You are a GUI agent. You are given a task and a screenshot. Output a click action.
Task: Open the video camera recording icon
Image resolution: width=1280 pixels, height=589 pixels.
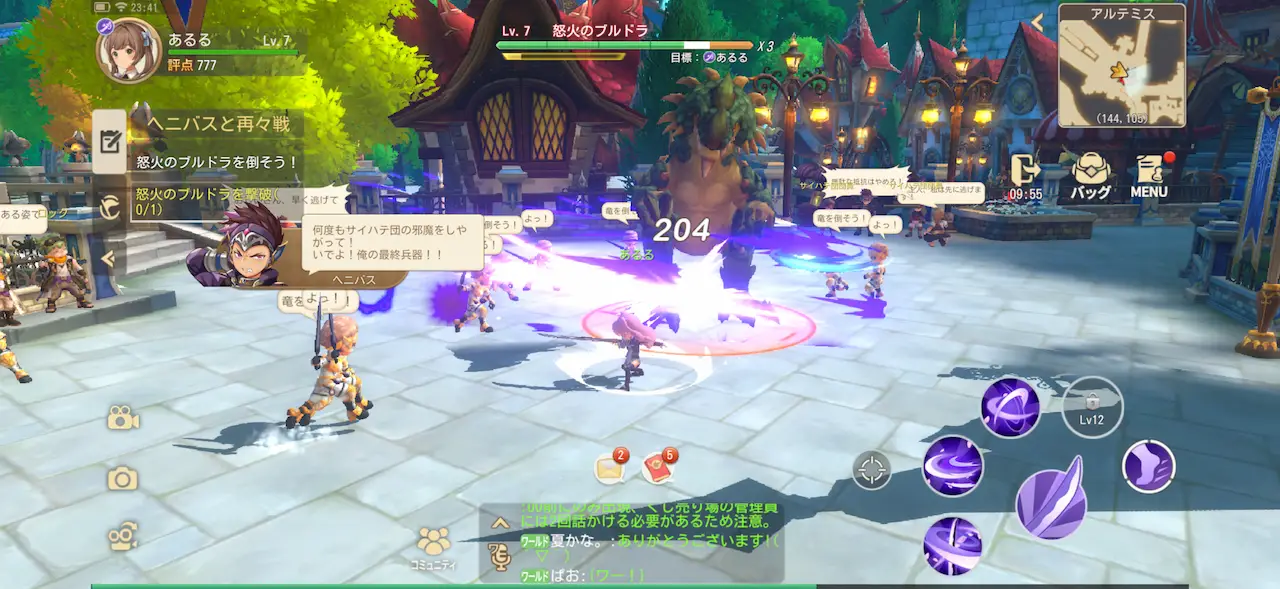123,419
